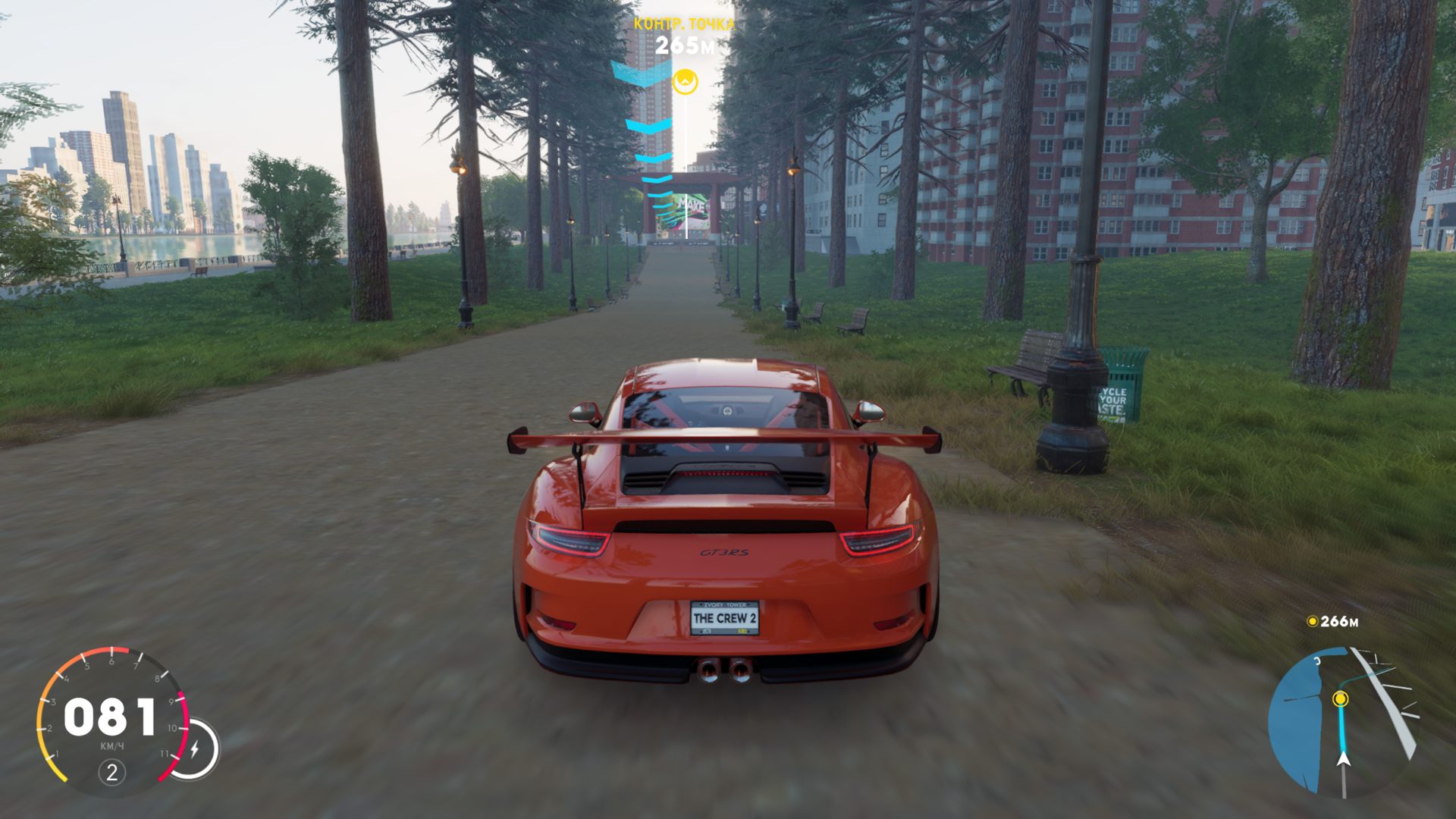Click the circular minimap
The height and width of the screenshot is (819, 1456).
coord(1343,721)
